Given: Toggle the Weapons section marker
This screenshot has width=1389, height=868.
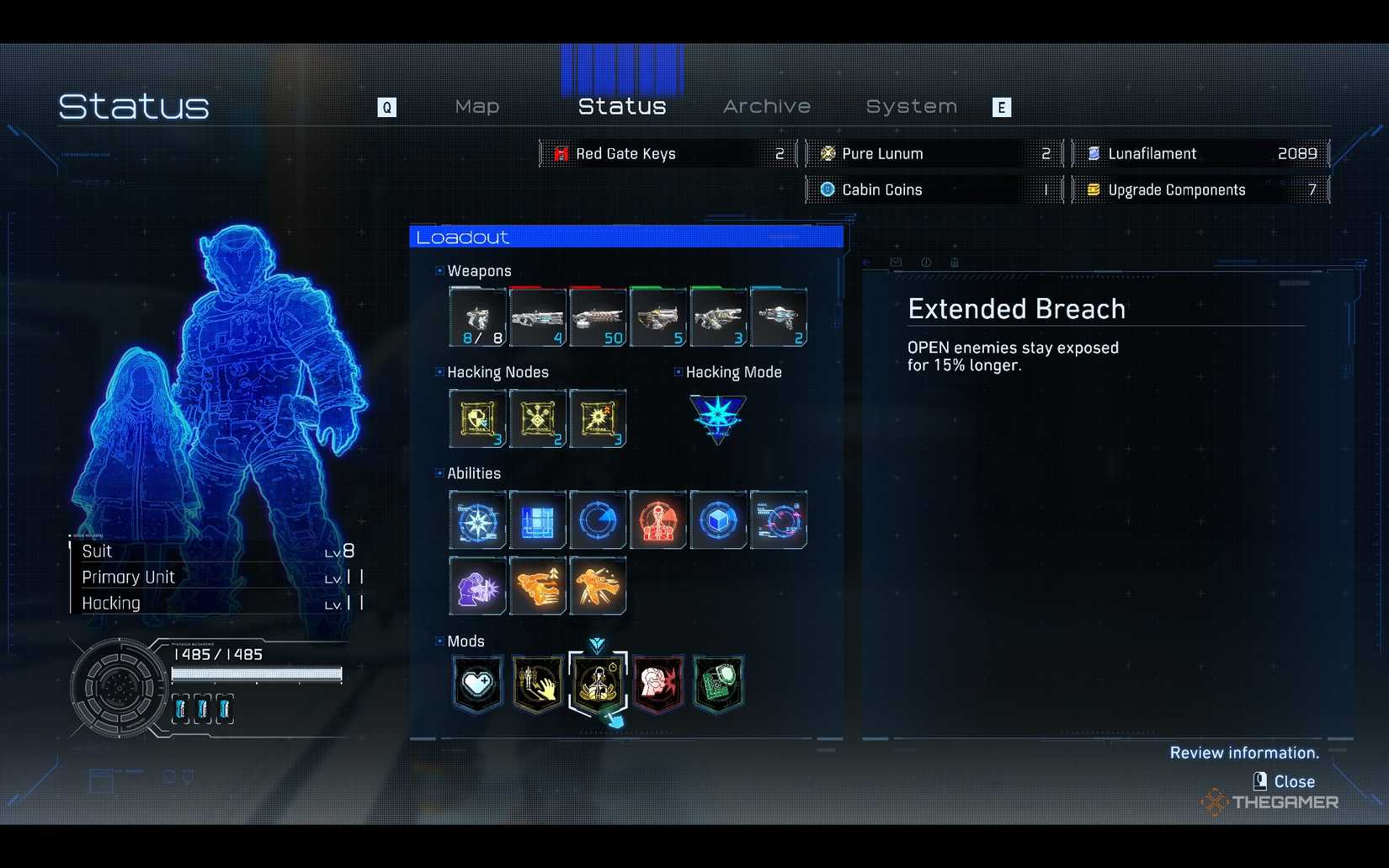Looking at the screenshot, I should pos(439,270).
